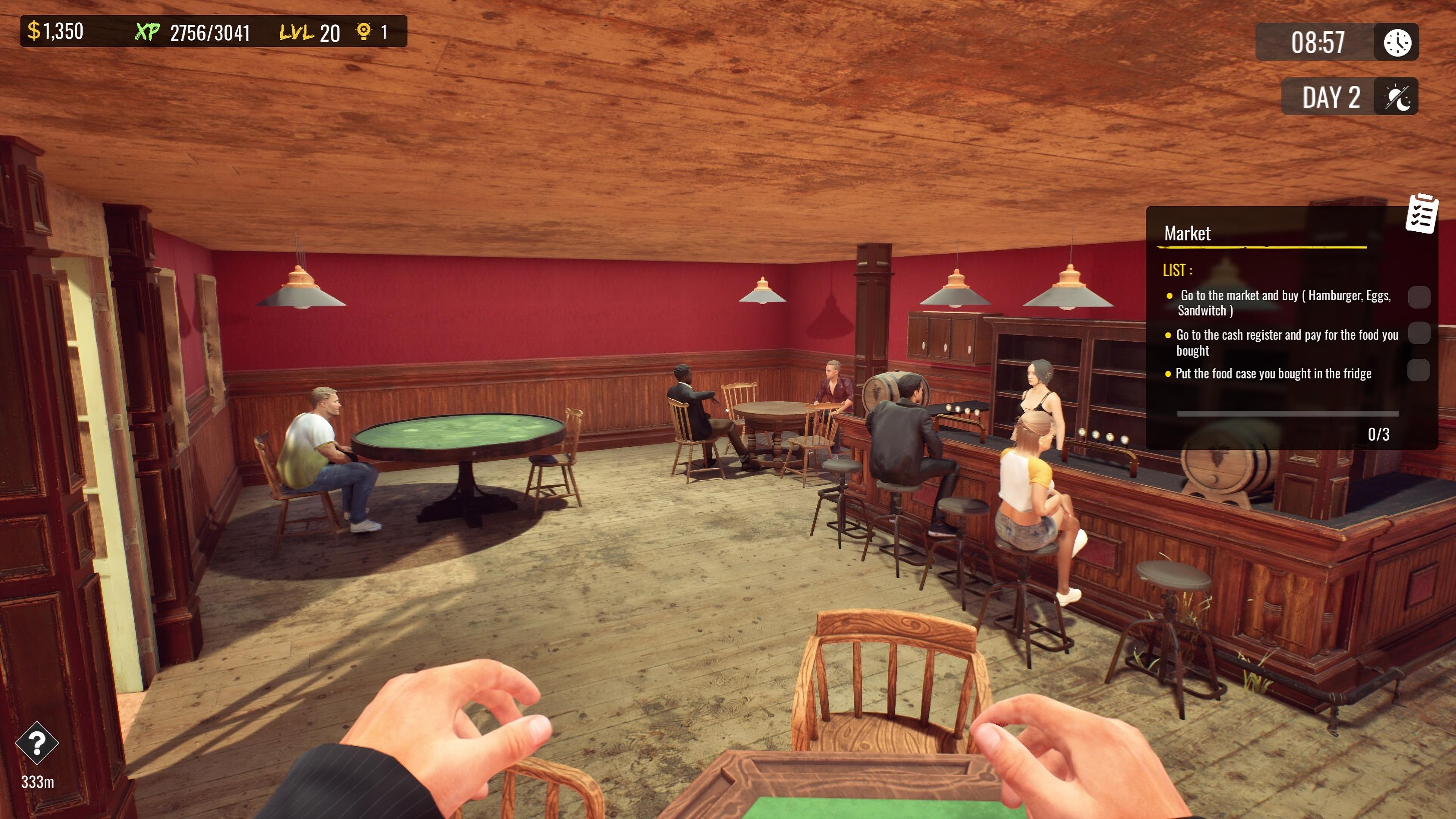Select the Market quest title header
The width and height of the screenshot is (1456, 819).
click(x=1187, y=234)
